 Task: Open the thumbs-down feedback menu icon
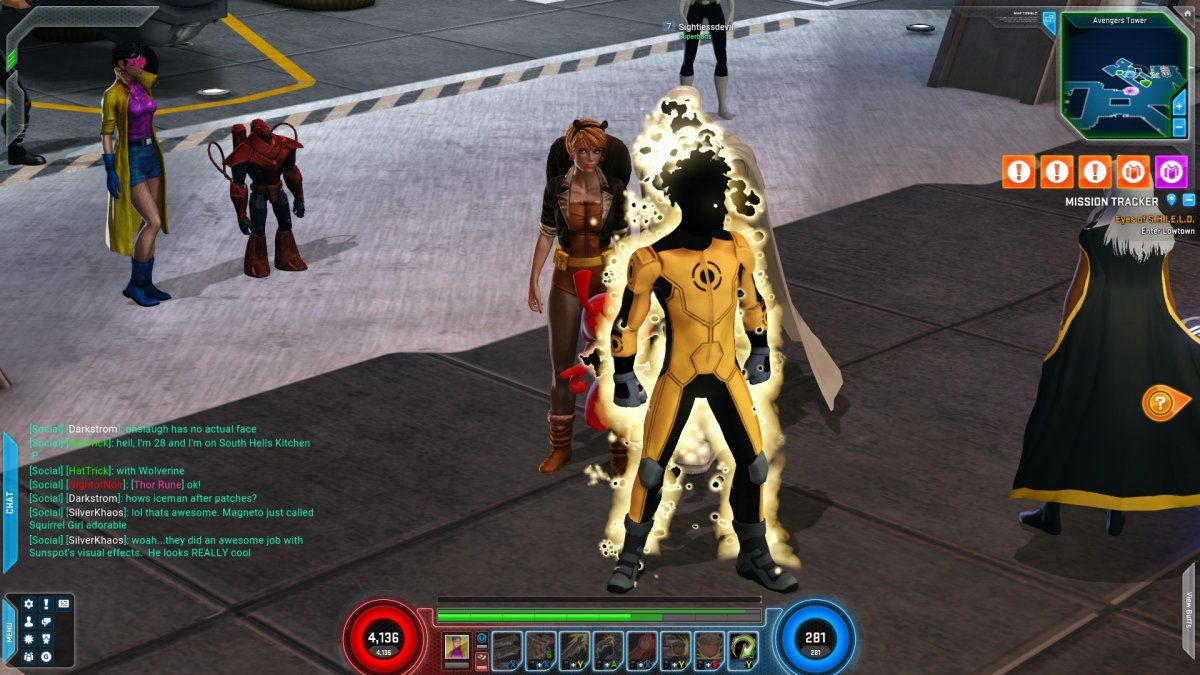[46, 622]
